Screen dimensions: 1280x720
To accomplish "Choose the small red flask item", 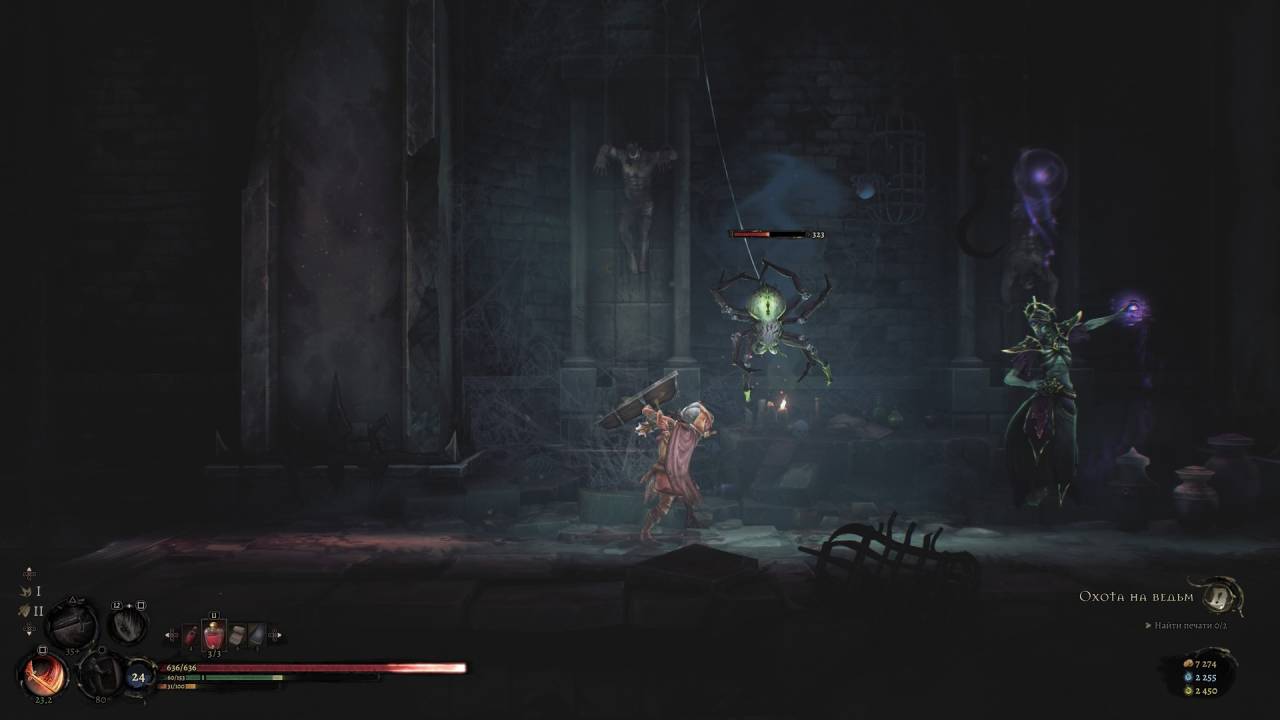I will tap(191, 635).
